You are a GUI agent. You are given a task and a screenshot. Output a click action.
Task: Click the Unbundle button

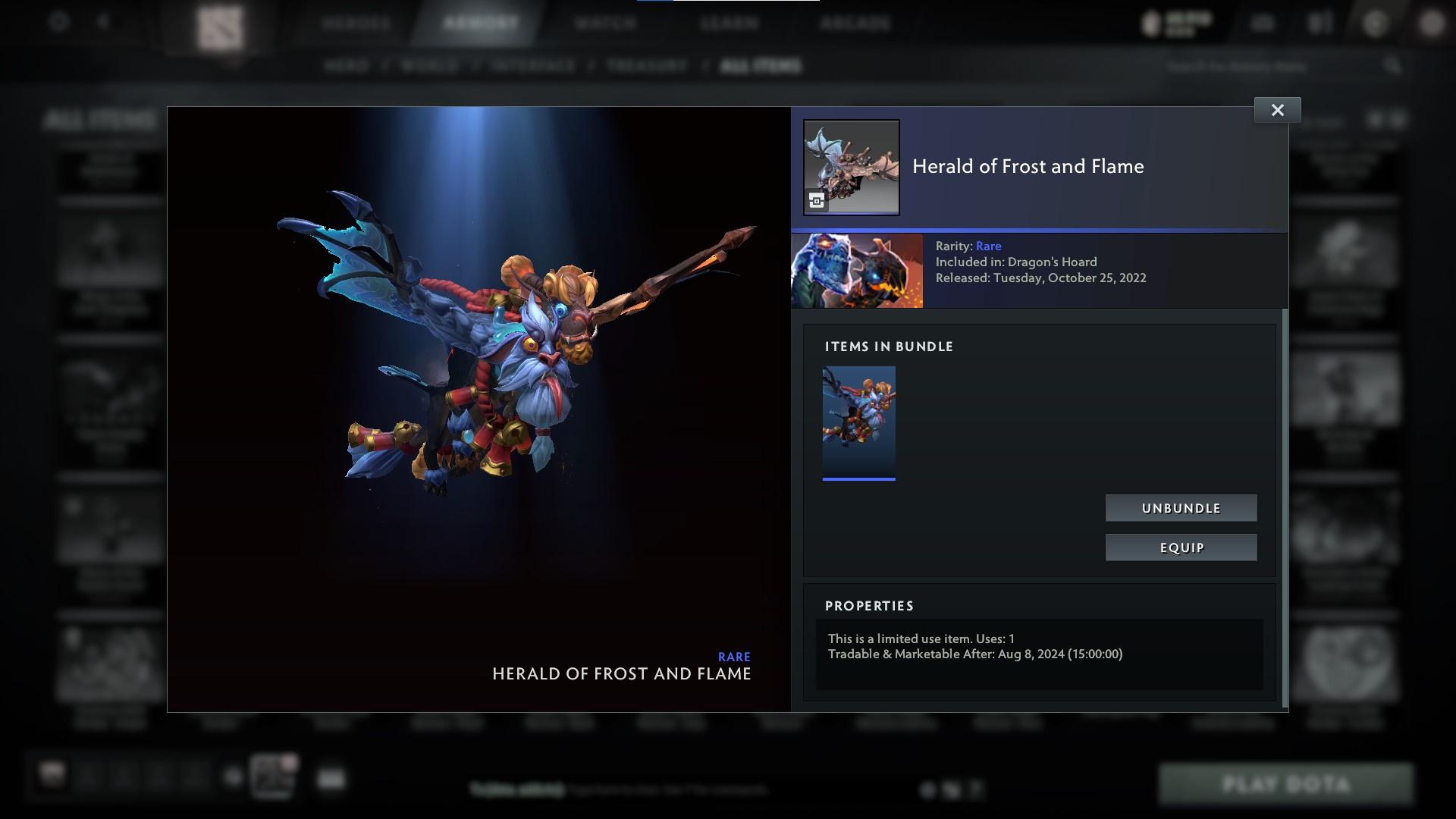[x=1181, y=507]
